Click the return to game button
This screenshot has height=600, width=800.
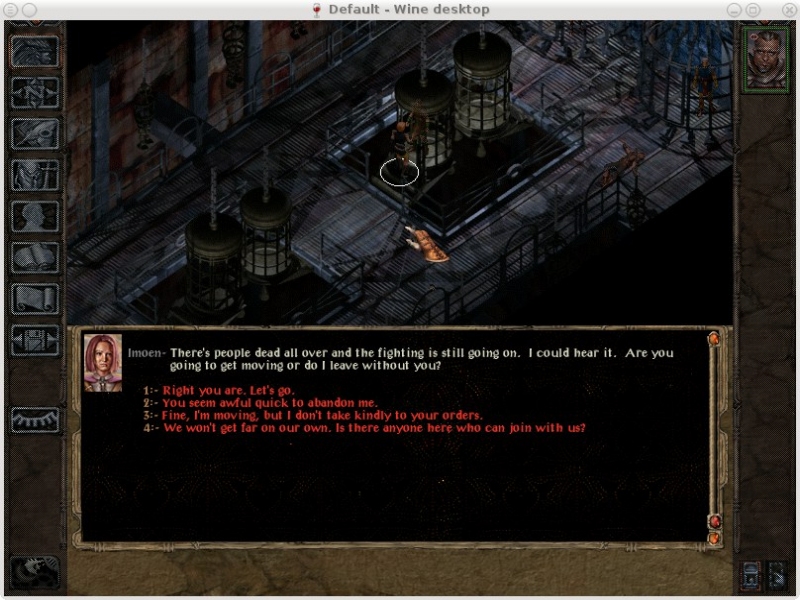tap(35, 52)
